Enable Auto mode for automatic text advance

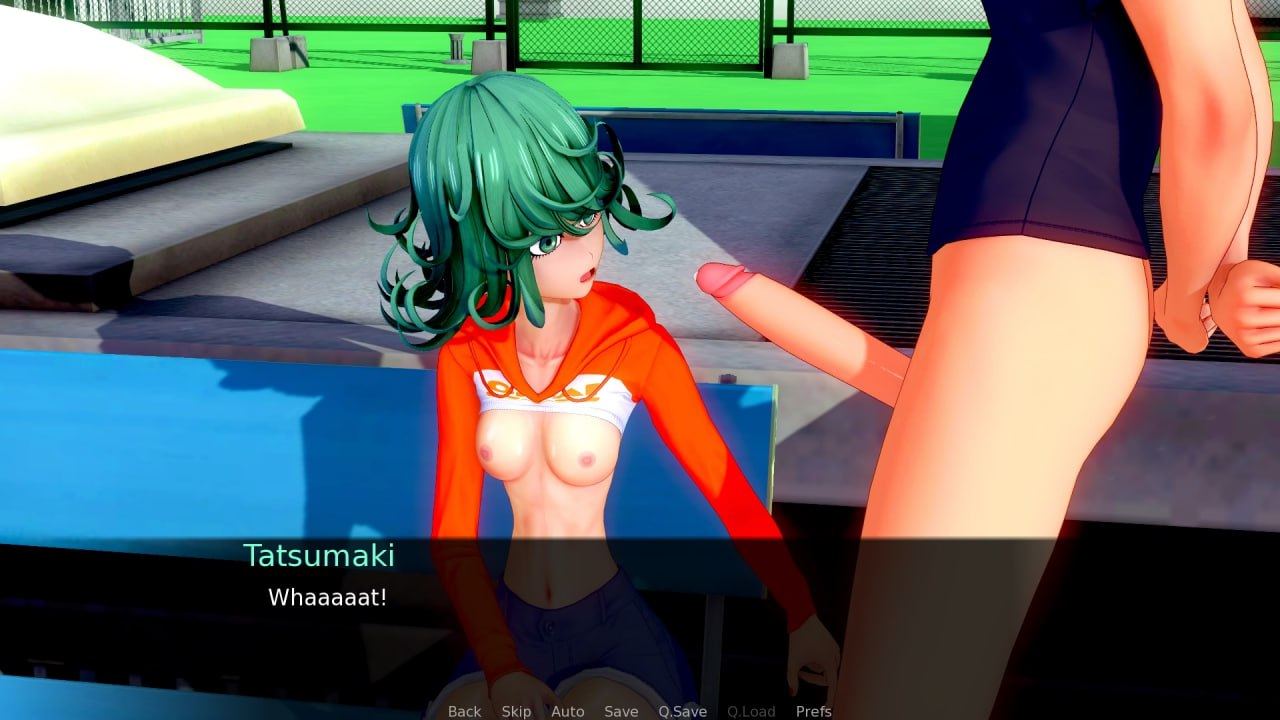point(567,712)
